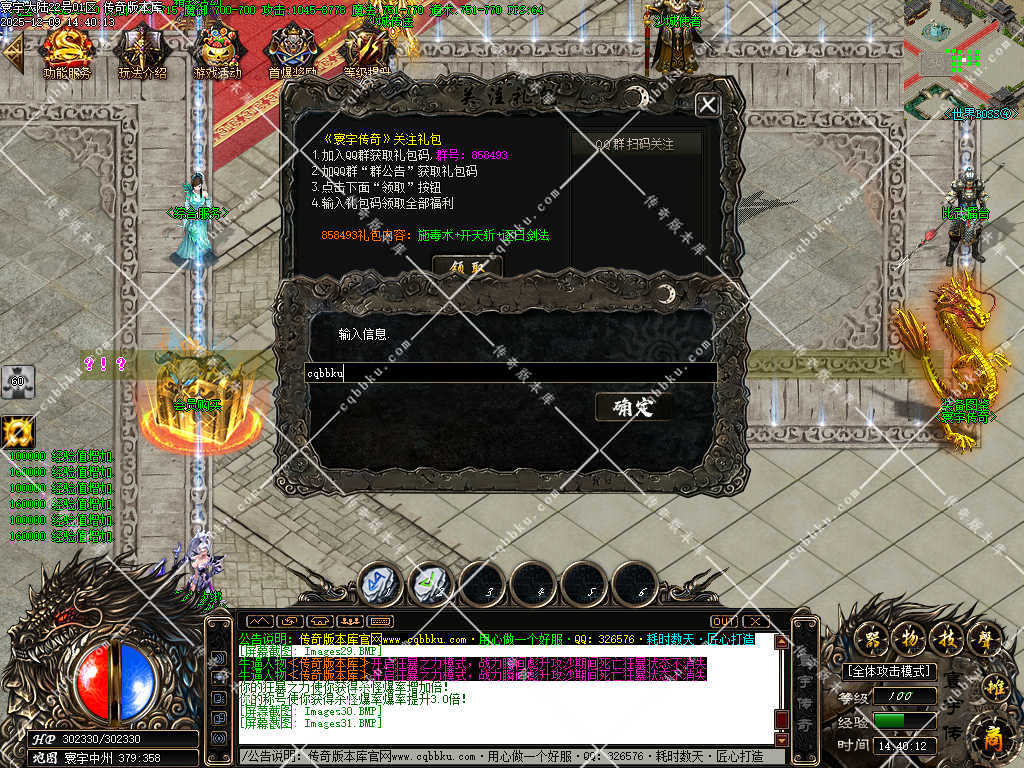
Task: Toggle the 全体攻击模式 attack mode
Action: click(x=889, y=671)
